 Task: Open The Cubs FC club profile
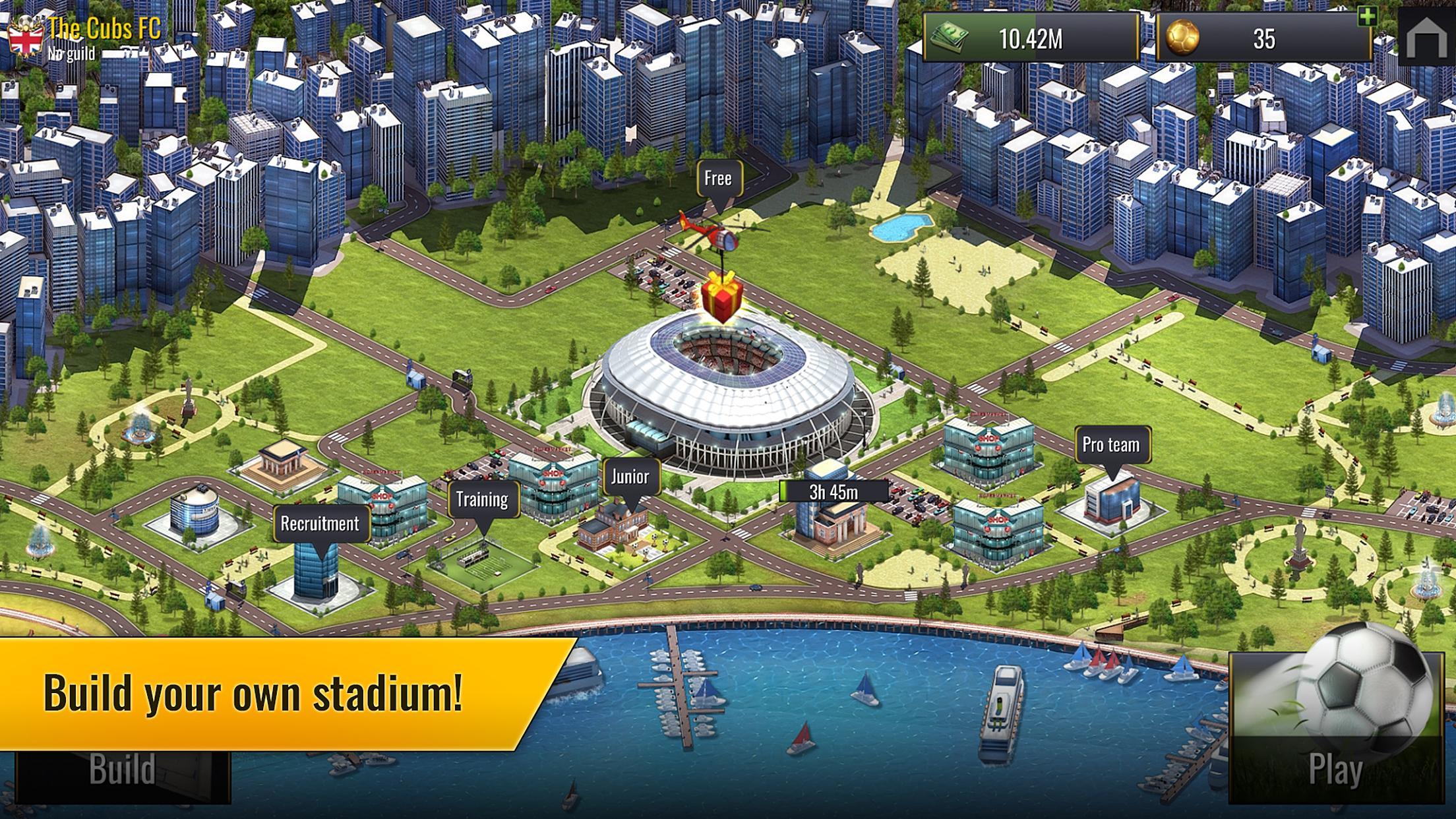104,29
